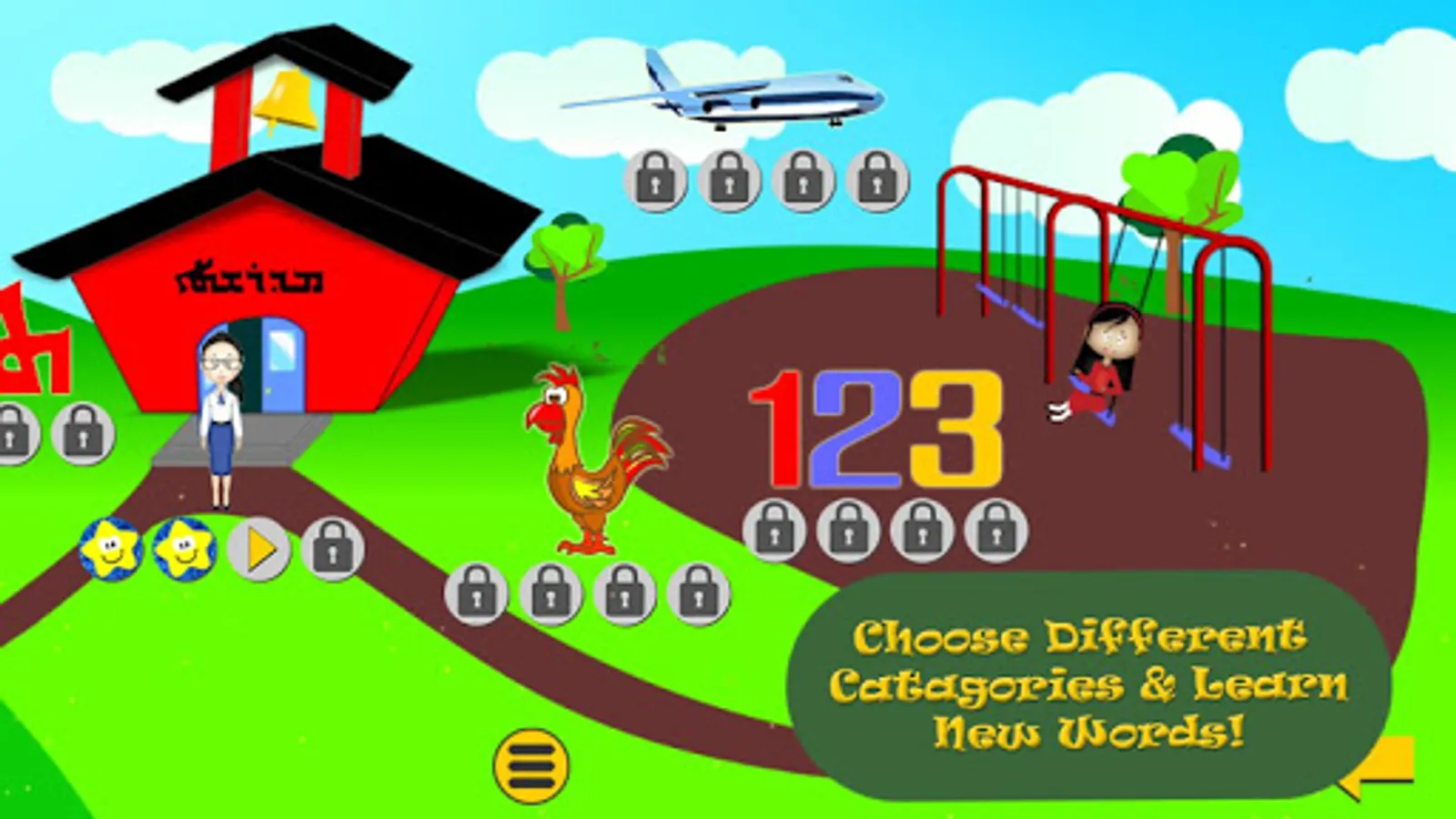The width and height of the screenshot is (1456, 819).
Task: Click the first padlock under the airplane
Action: point(653,179)
